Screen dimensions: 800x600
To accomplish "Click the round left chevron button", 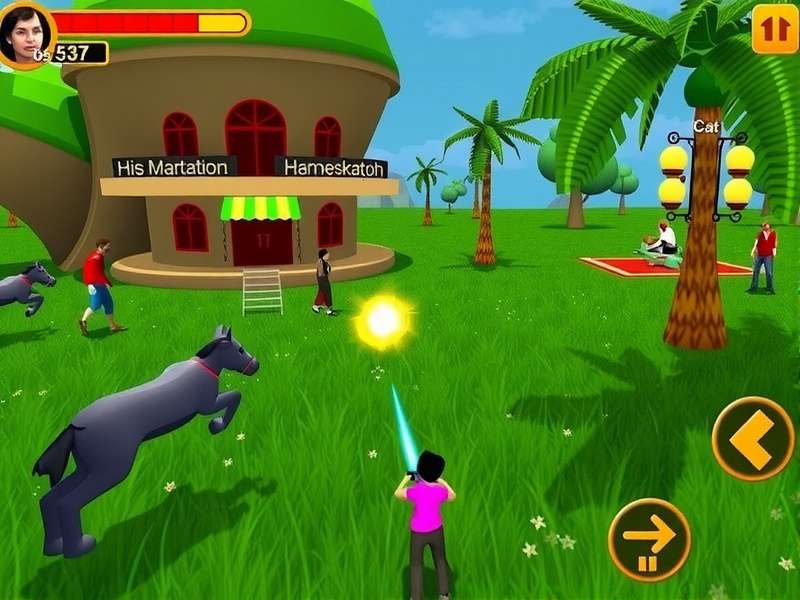I will click(753, 439).
